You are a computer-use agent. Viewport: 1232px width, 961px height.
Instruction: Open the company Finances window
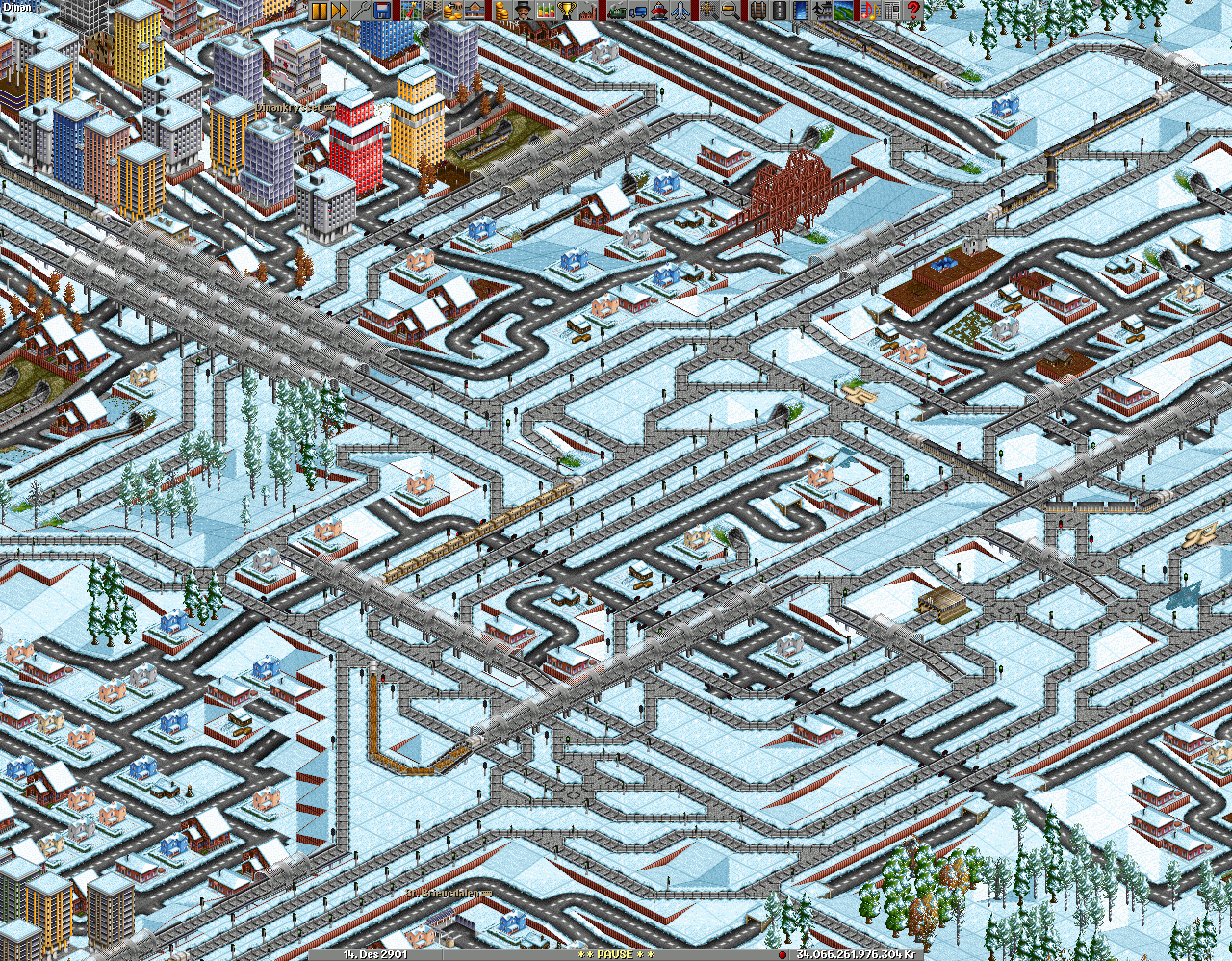tap(500, 10)
